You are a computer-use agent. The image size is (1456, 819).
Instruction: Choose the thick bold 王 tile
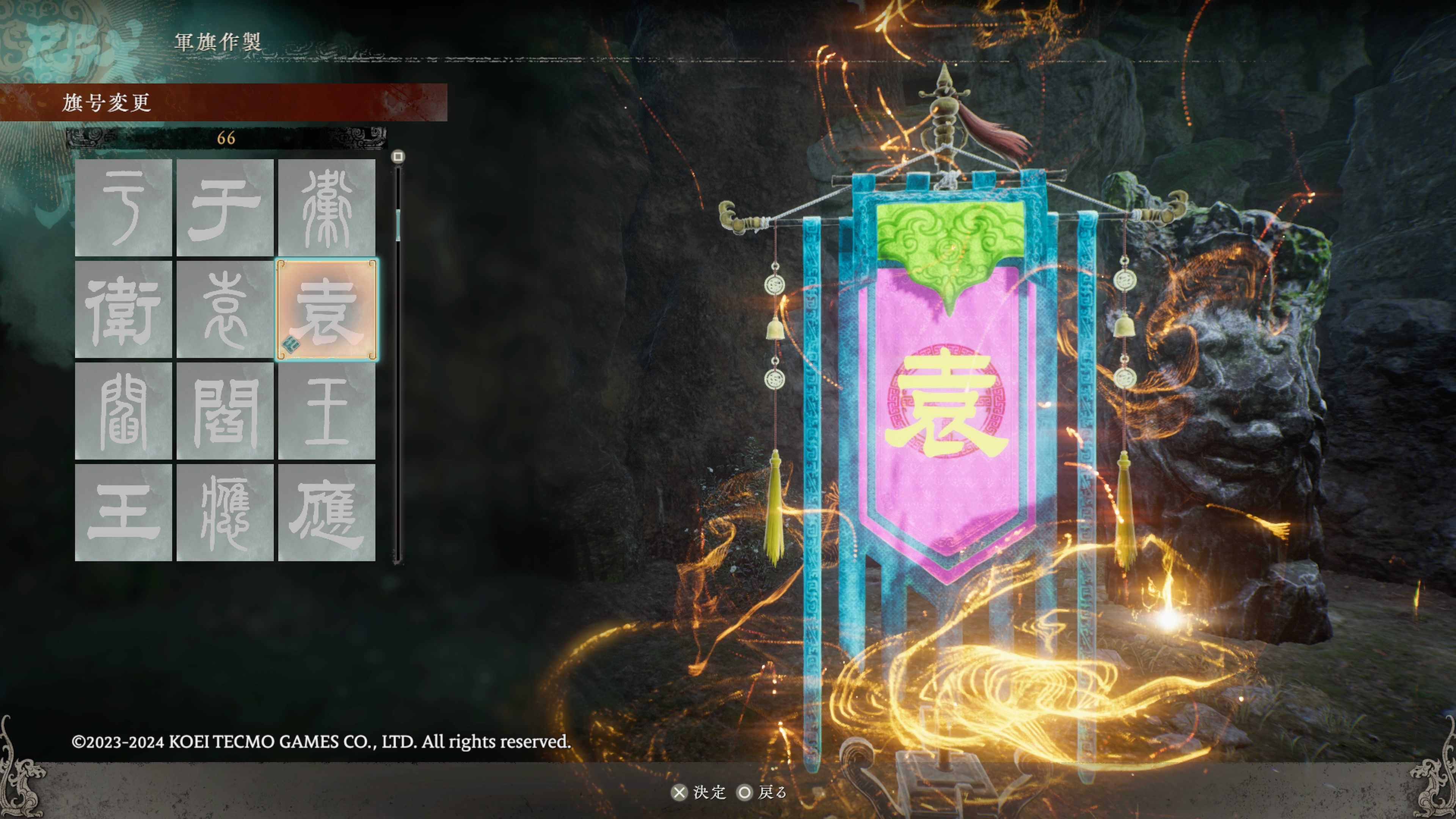tap(123, 513)
